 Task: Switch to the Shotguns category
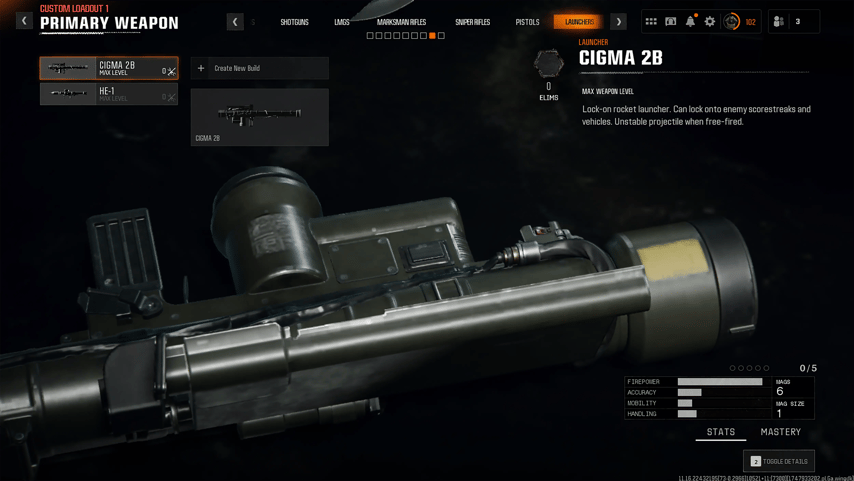294,22
